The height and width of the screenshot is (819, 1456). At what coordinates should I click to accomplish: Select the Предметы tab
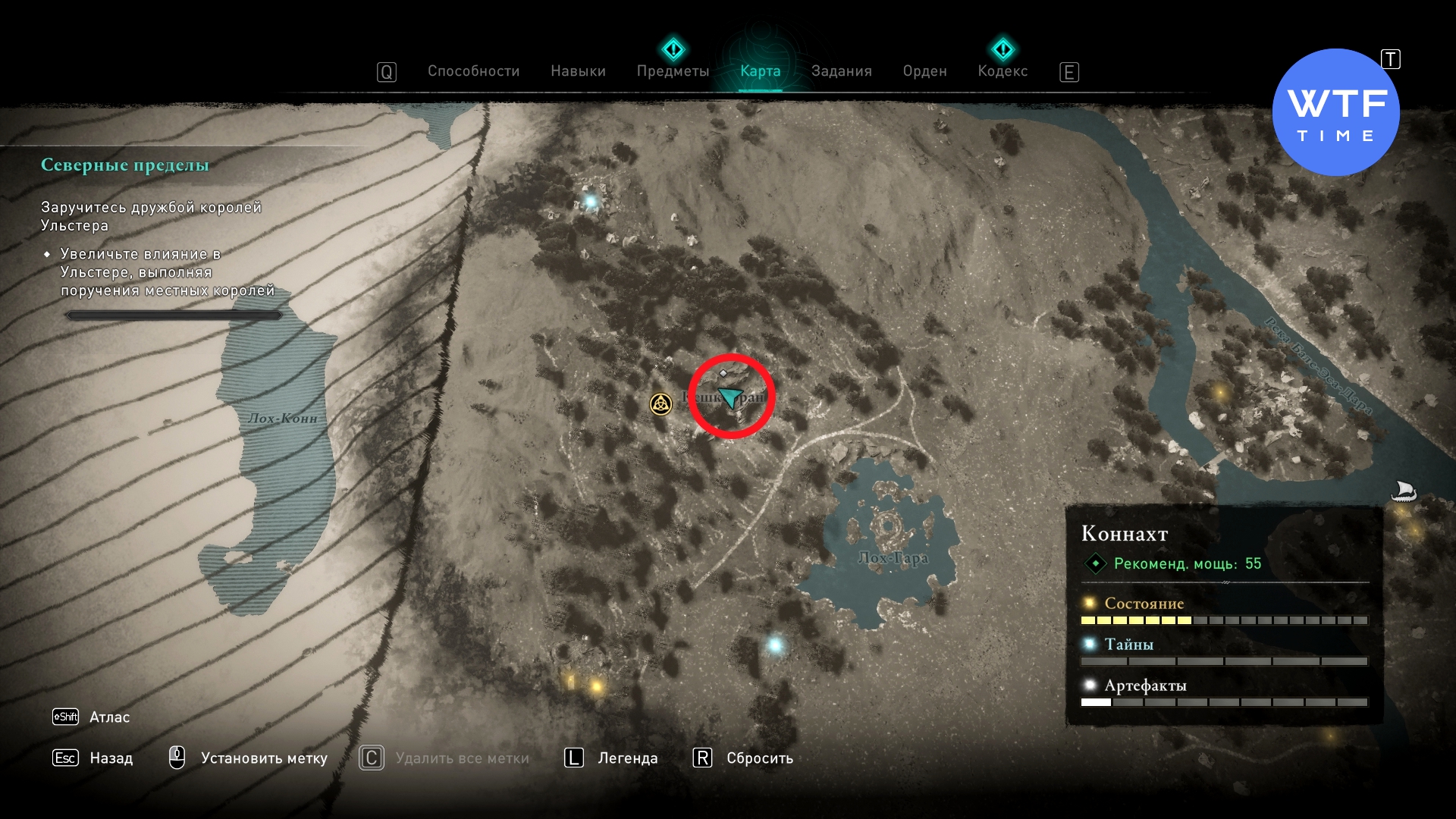673,71
